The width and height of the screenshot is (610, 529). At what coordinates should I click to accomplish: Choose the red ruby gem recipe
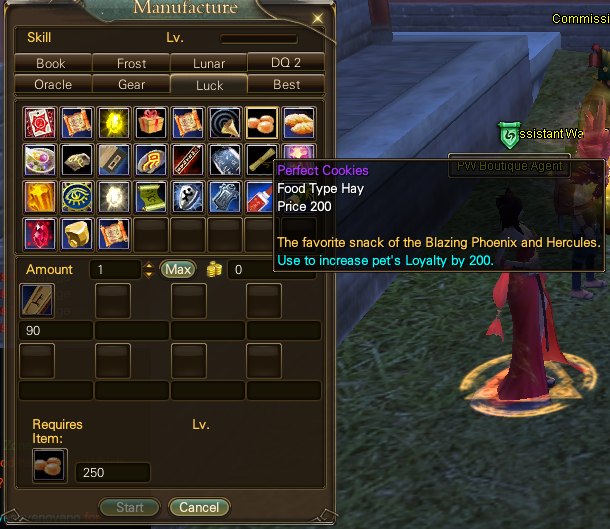(x=39, y=232)
